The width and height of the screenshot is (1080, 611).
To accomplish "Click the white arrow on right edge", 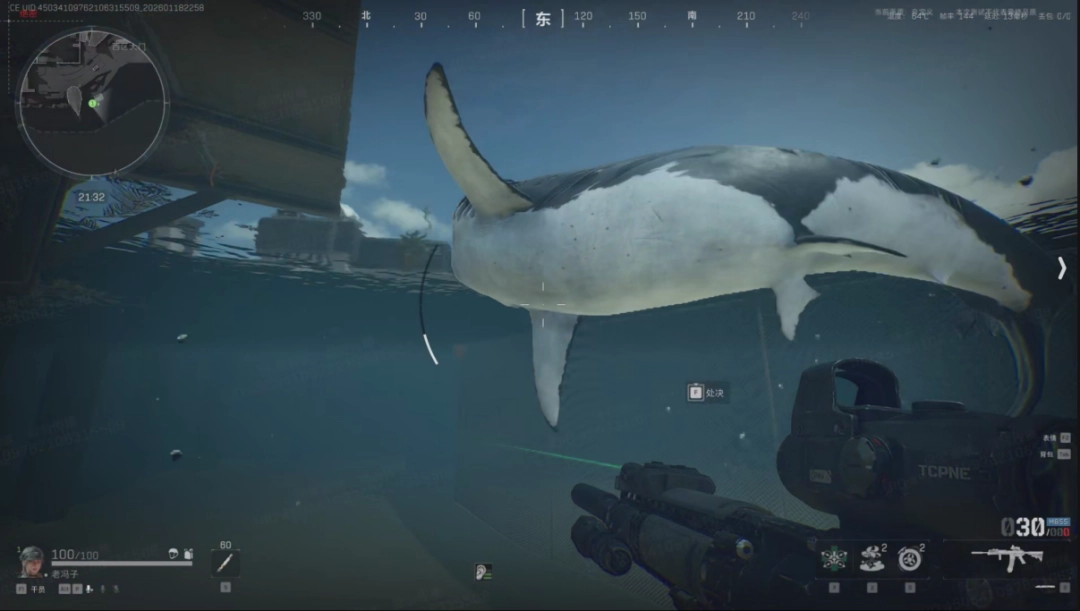I will point(1062,267).
